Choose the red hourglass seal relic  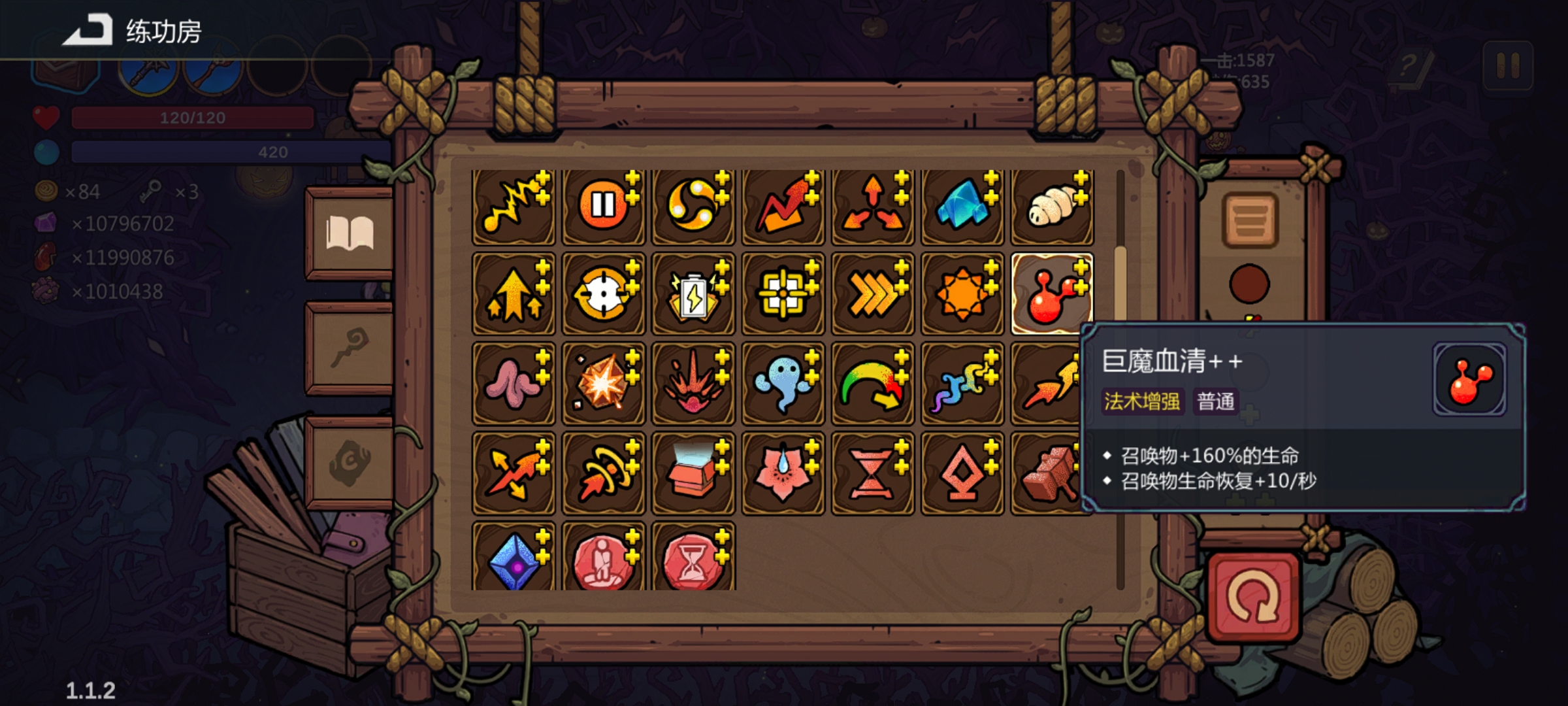693,559
